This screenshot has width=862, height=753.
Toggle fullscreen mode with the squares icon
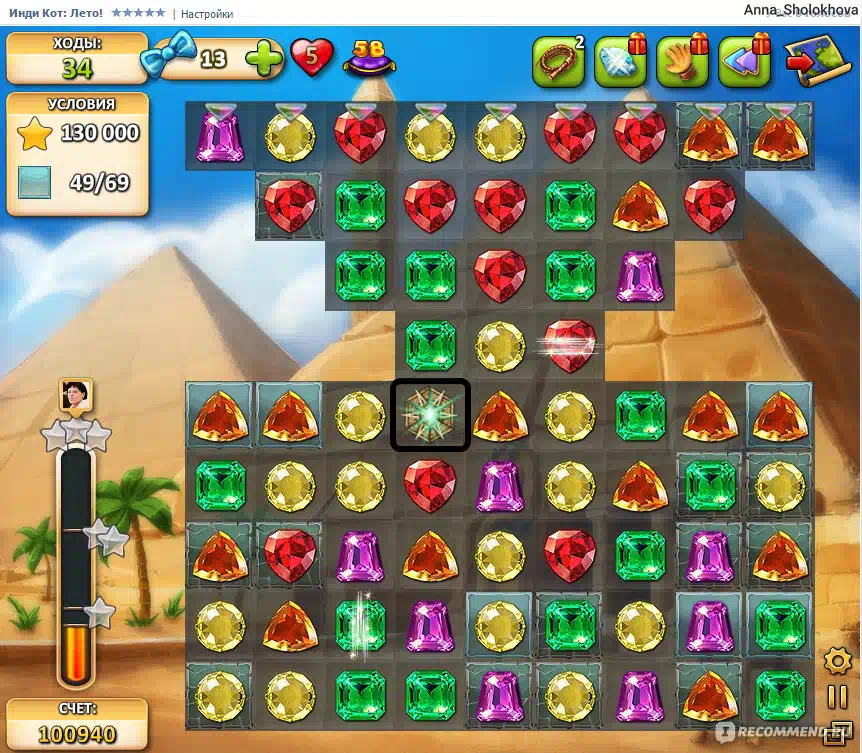(836, 733)
